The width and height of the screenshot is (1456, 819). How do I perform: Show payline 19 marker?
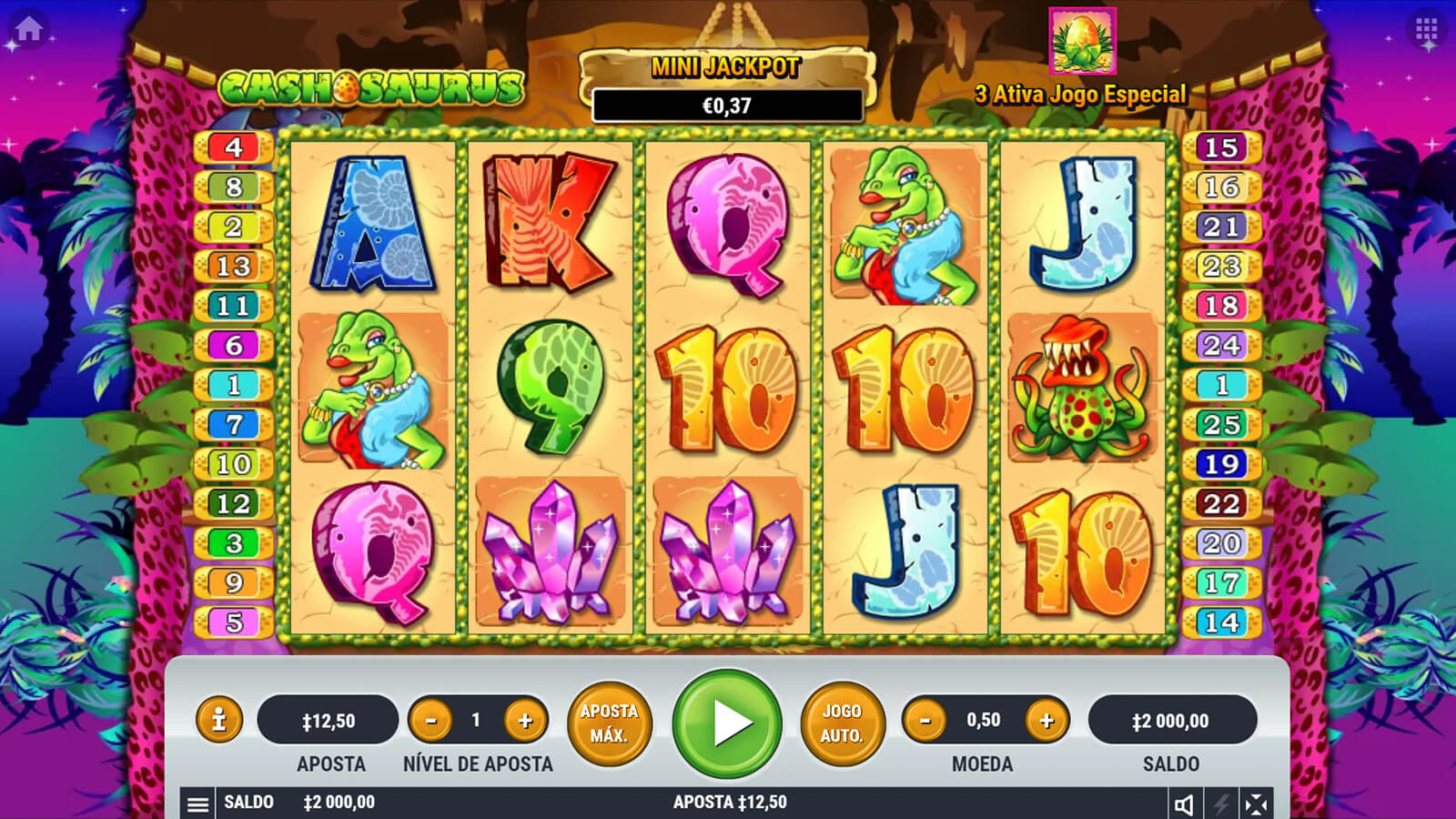tap(1221, 464)
